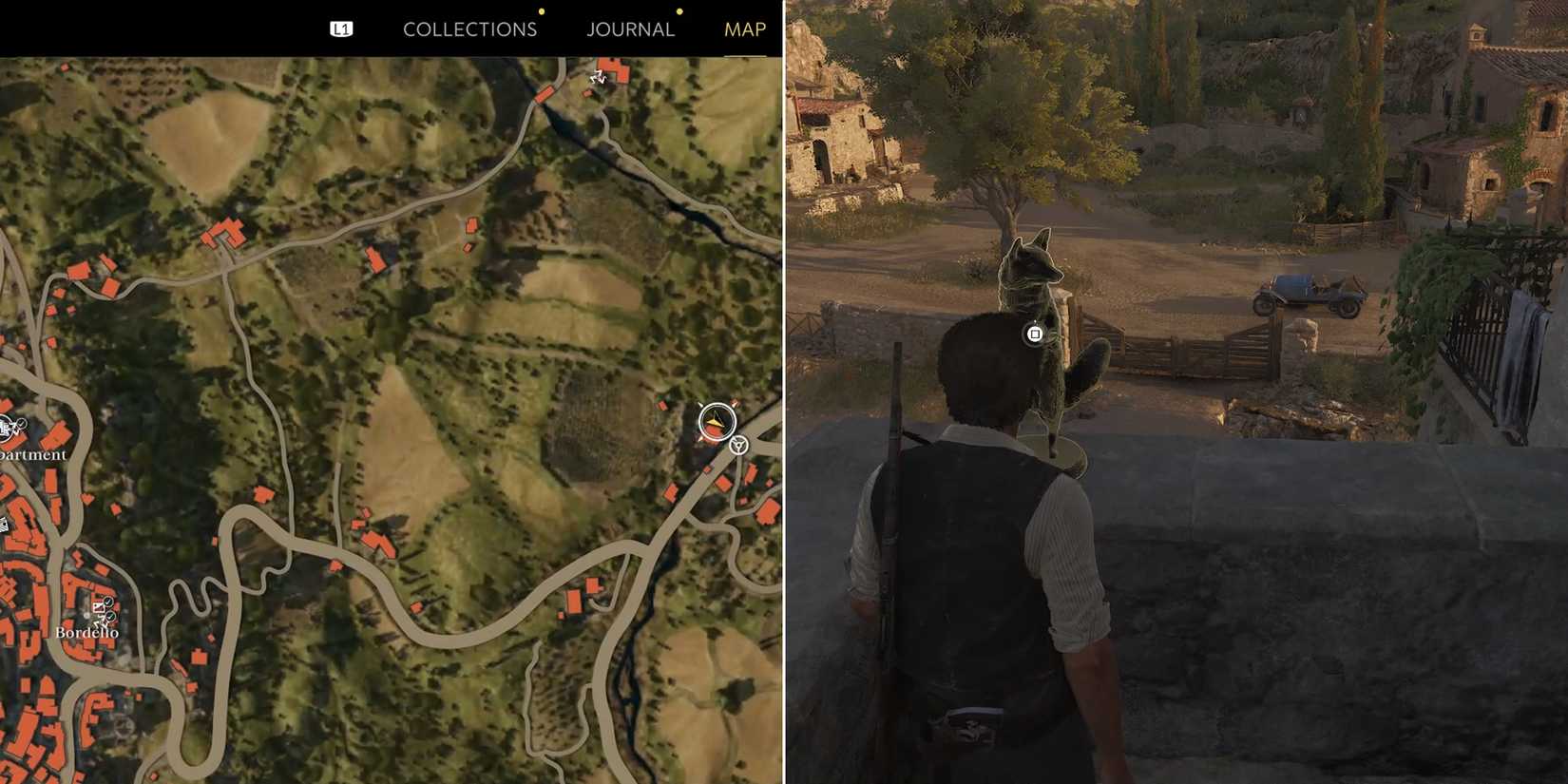Click the cursor arrow icon at map top
Viewport: 1568px width, 784px height.
[598, 78]
